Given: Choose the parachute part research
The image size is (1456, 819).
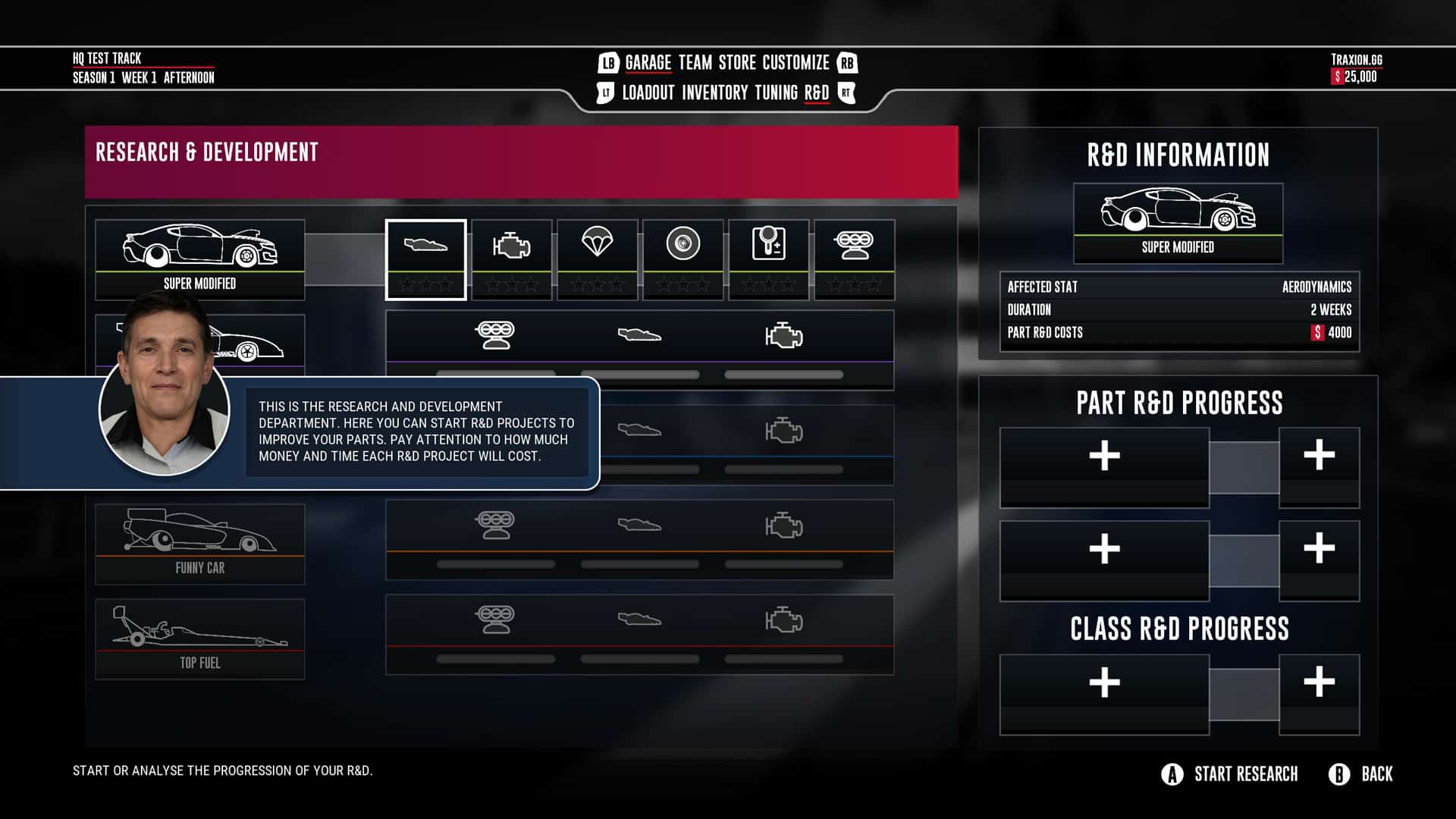Looking at the screenshot, I should coord(597,259).
